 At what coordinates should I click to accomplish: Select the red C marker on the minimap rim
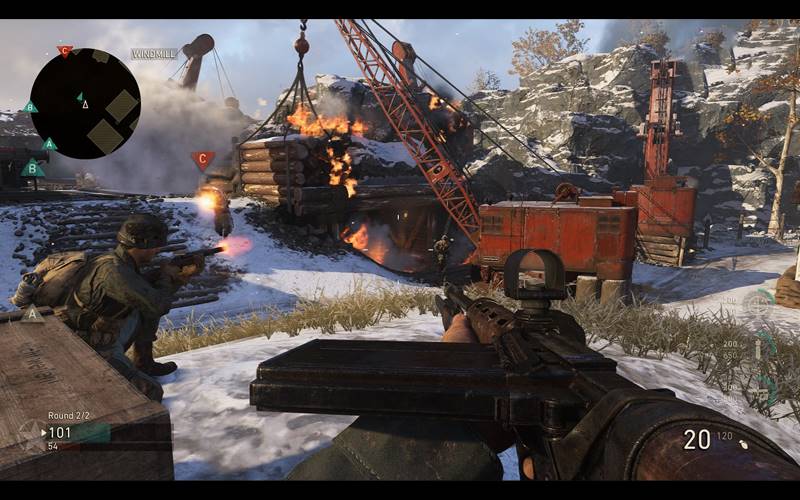pos(65,50)
